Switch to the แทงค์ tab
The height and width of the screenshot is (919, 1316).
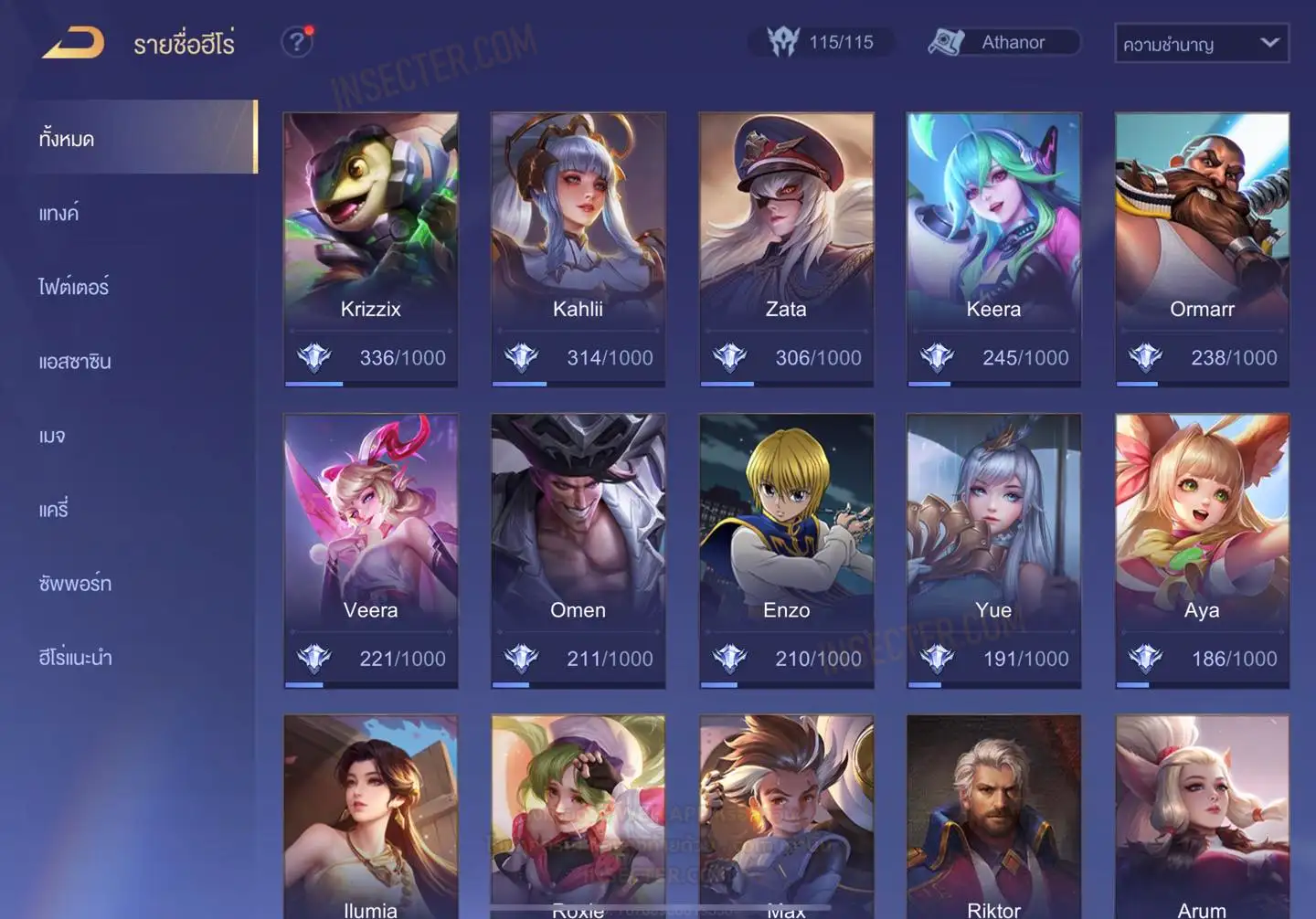(x=59, y=214)
